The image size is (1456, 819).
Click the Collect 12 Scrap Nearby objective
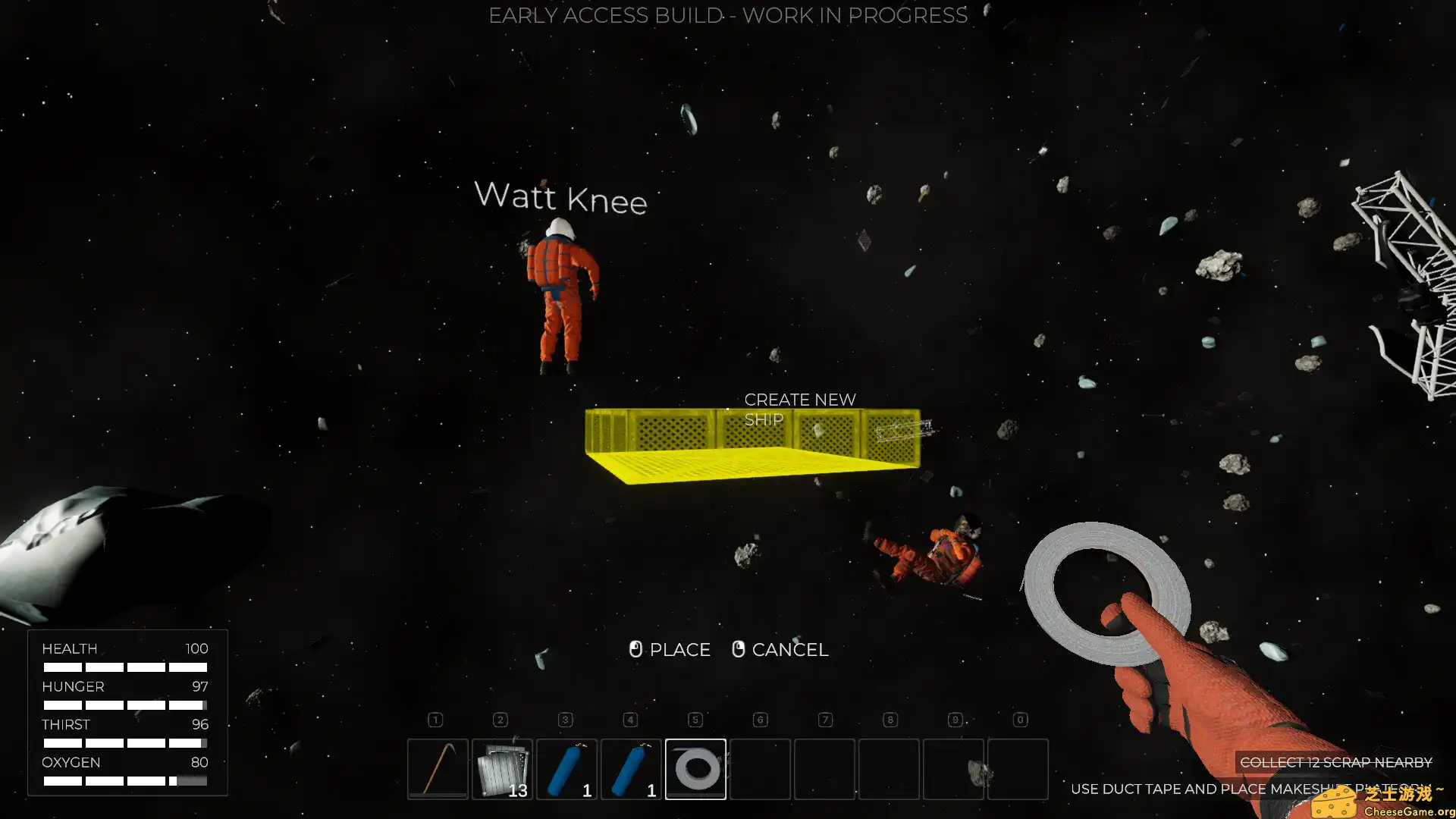(1335, 762)
